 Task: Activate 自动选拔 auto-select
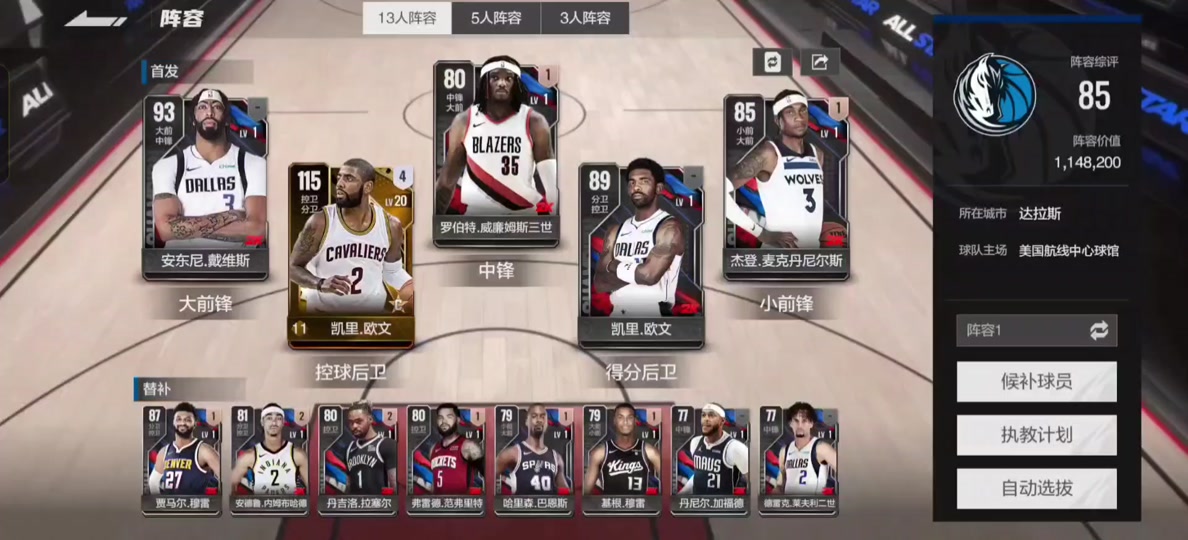point(1036,488)
